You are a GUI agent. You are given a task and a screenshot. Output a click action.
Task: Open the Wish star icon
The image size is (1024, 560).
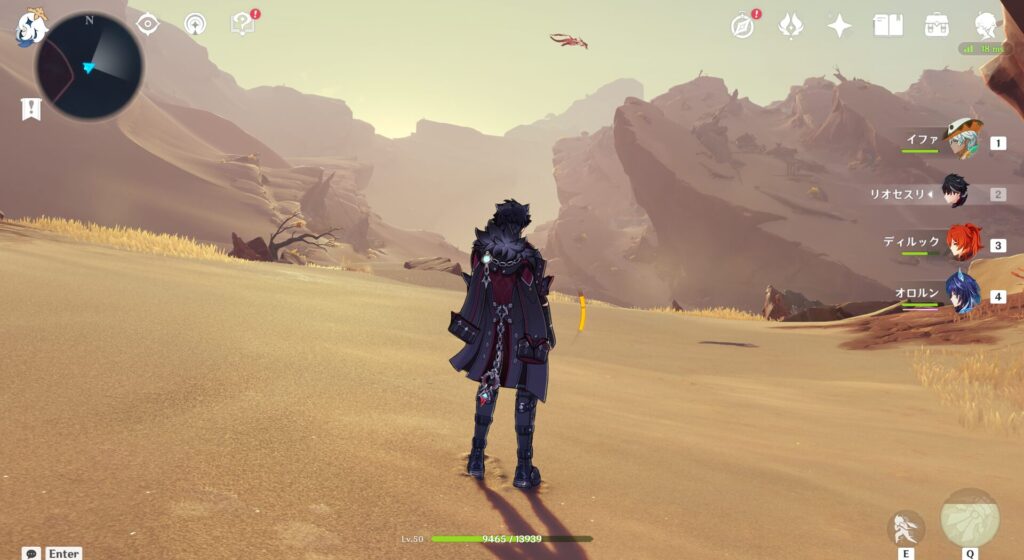(840, 26)
